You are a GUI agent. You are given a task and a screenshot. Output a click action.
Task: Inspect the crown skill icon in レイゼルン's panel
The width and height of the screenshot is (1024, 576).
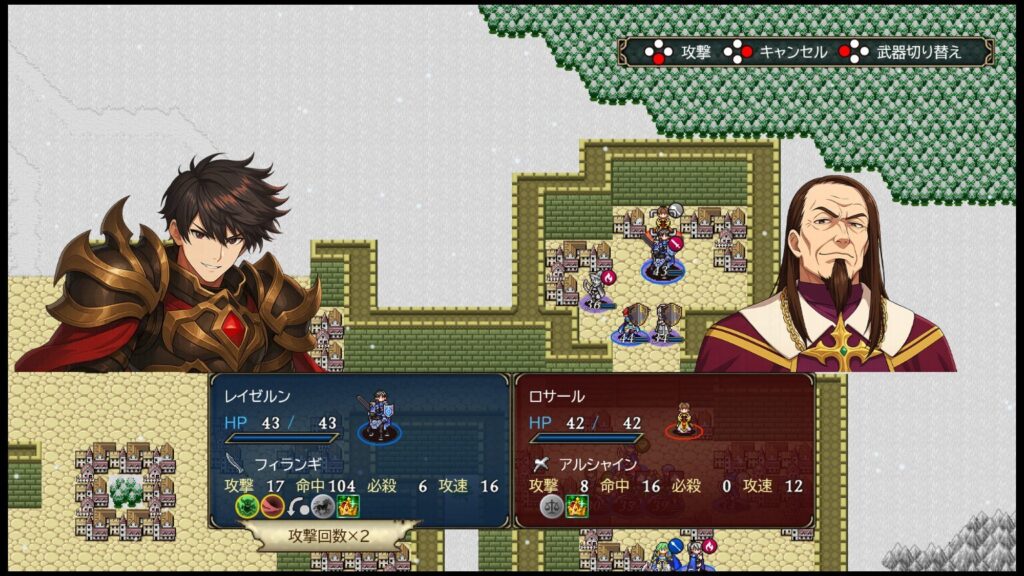[347, 506]
